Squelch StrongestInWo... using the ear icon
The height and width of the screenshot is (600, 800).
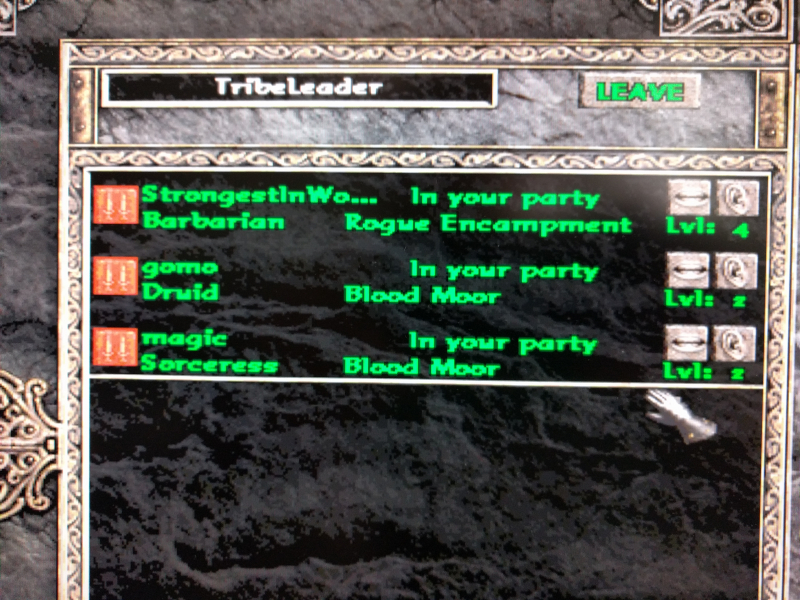pos(735,197)
